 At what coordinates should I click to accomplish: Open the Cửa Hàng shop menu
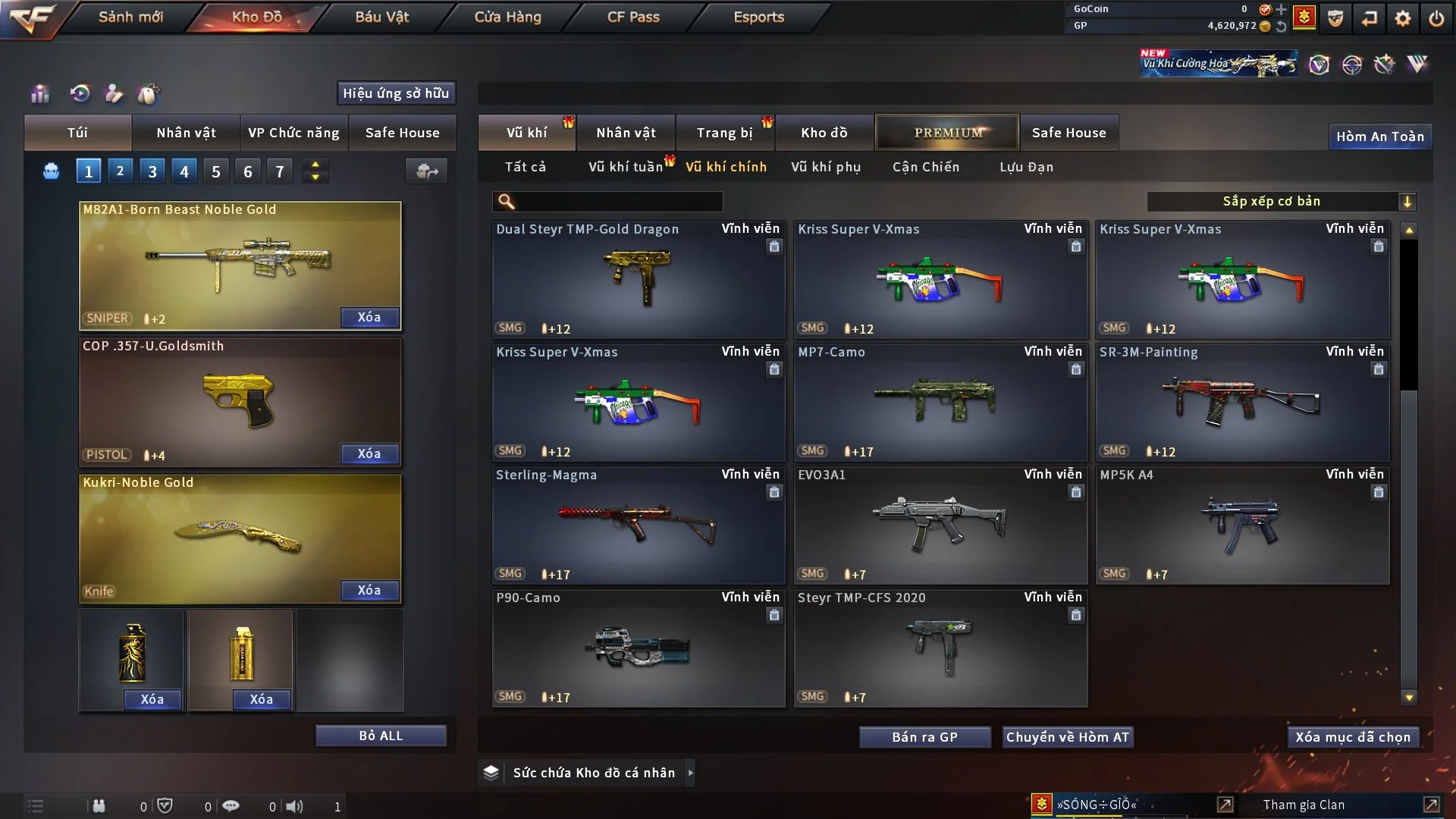point(507,17)
